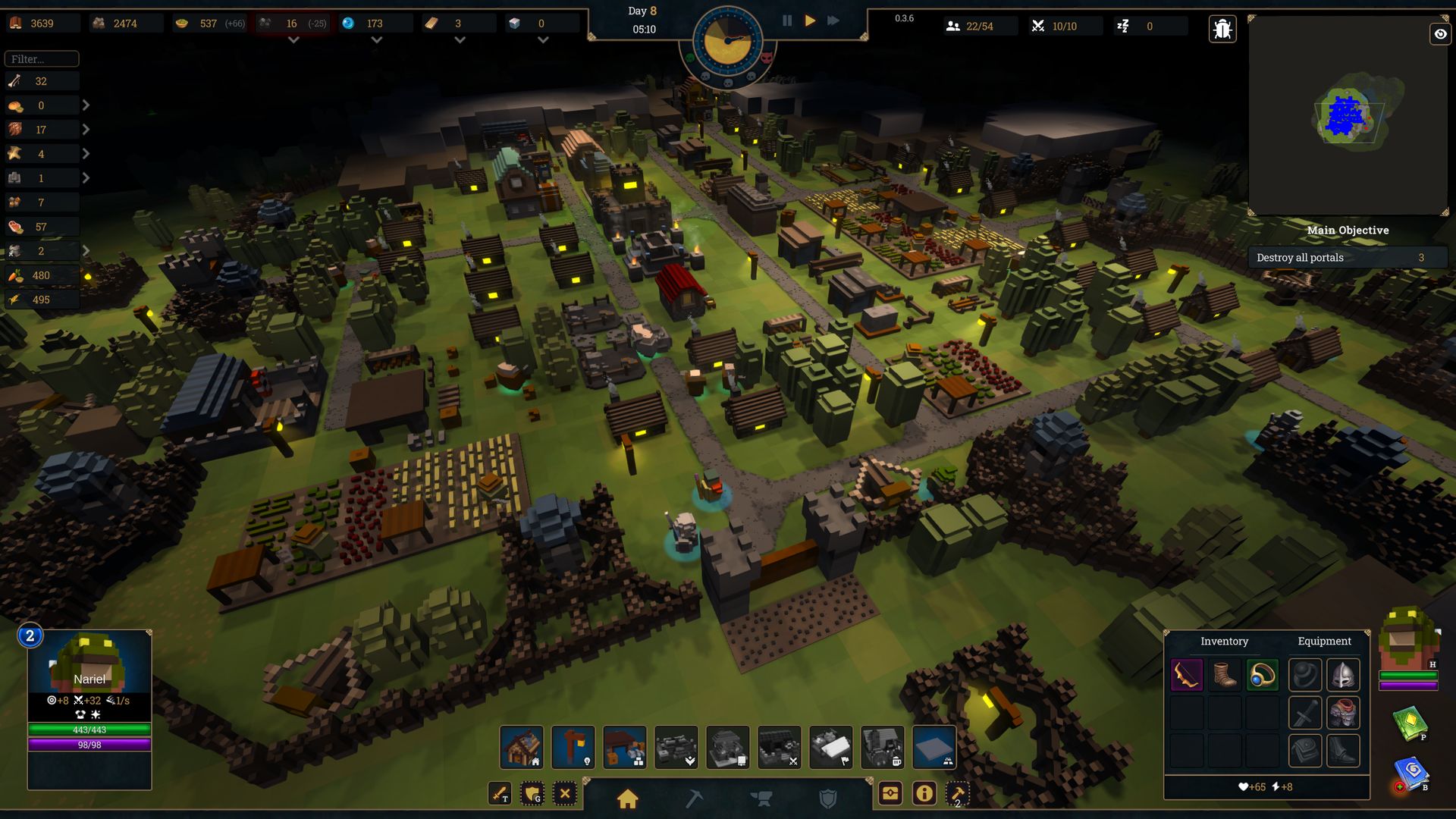
Task: Type in the resource Filter field
Action: (42, 59)
